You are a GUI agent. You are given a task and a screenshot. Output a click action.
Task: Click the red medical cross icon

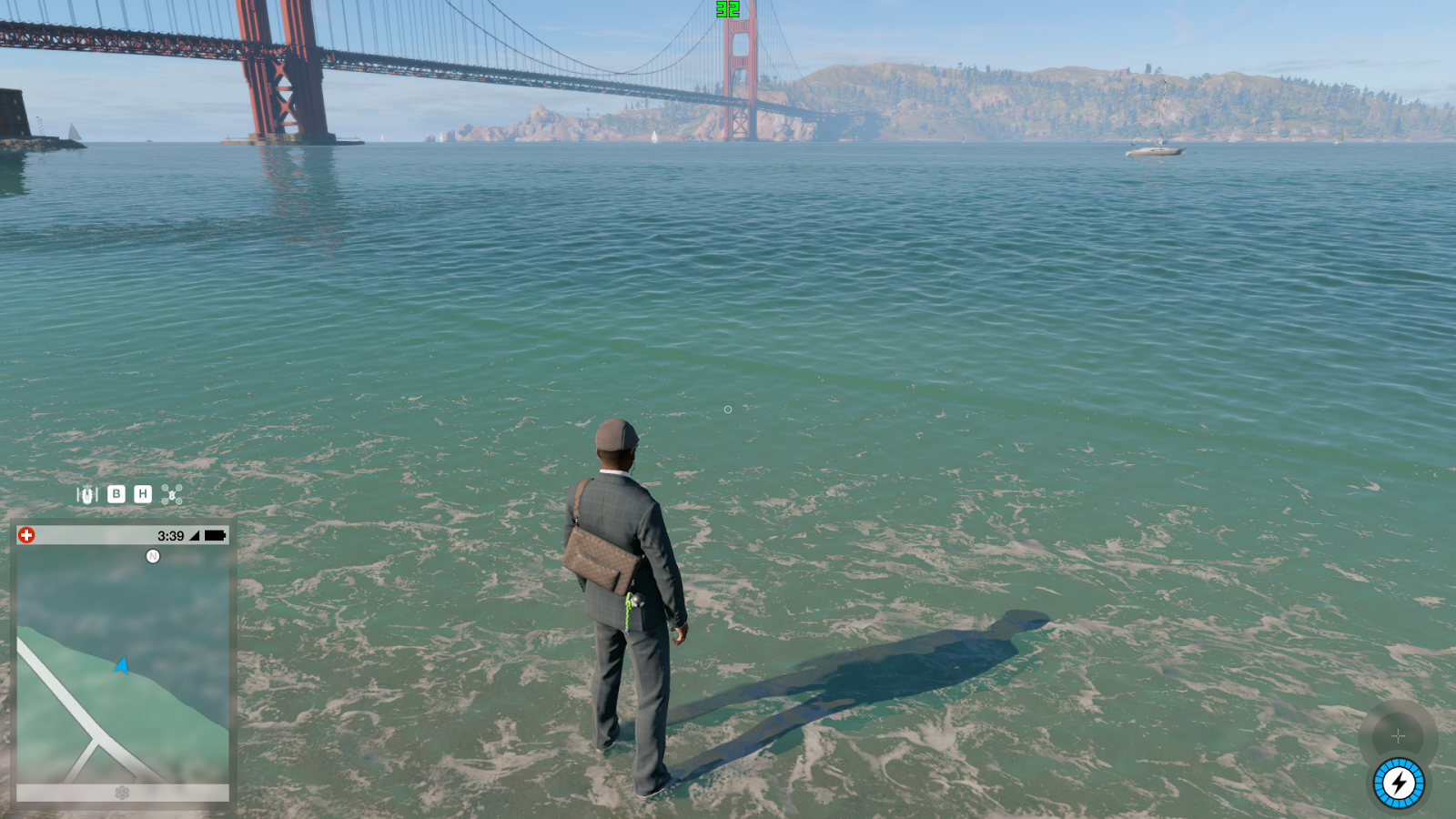(26, 535)
